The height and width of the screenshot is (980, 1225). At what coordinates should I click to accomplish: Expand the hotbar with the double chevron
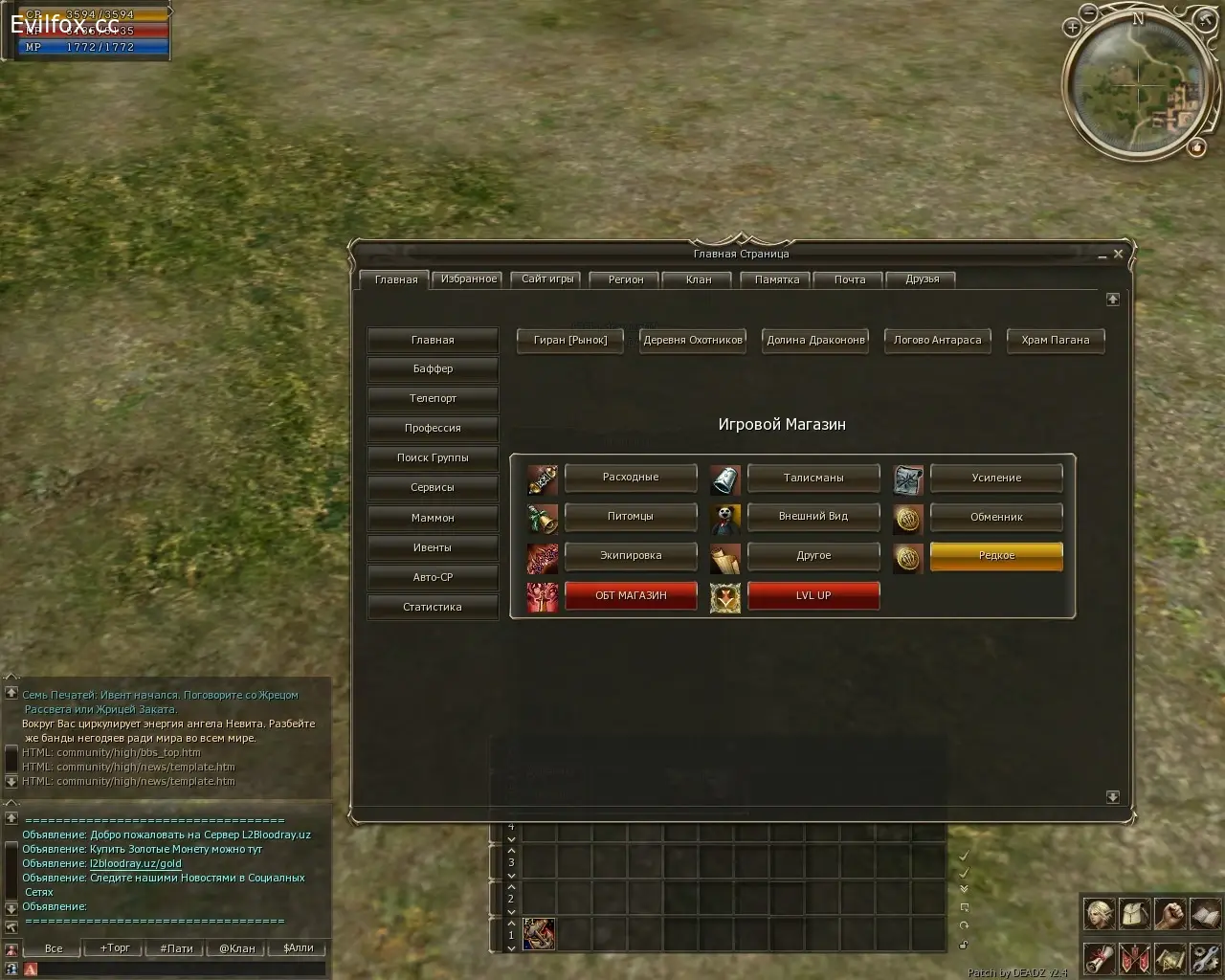pos(965,888)
